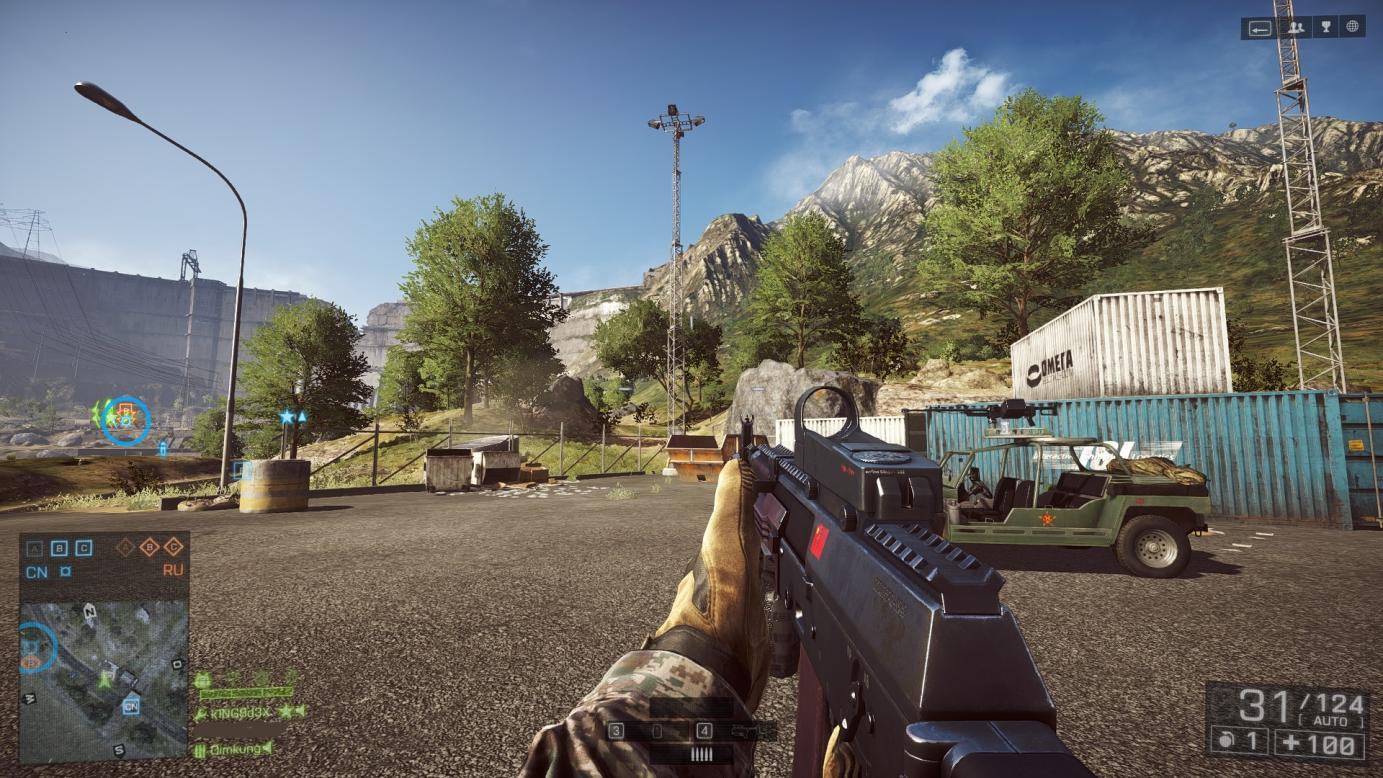The image size is (1383, 778).
Task: Select the RU team label
Action: (x=173, y=571)
